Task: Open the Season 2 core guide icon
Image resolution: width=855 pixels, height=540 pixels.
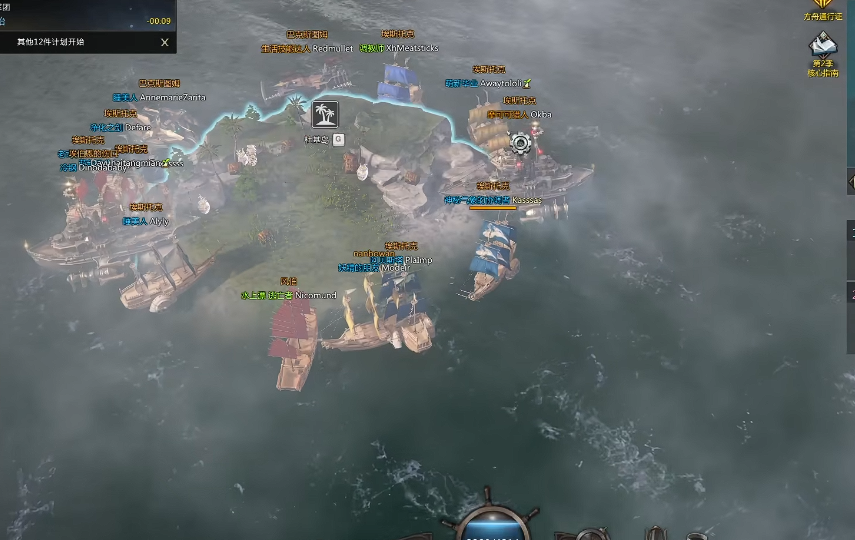Action: coord(823,50)
